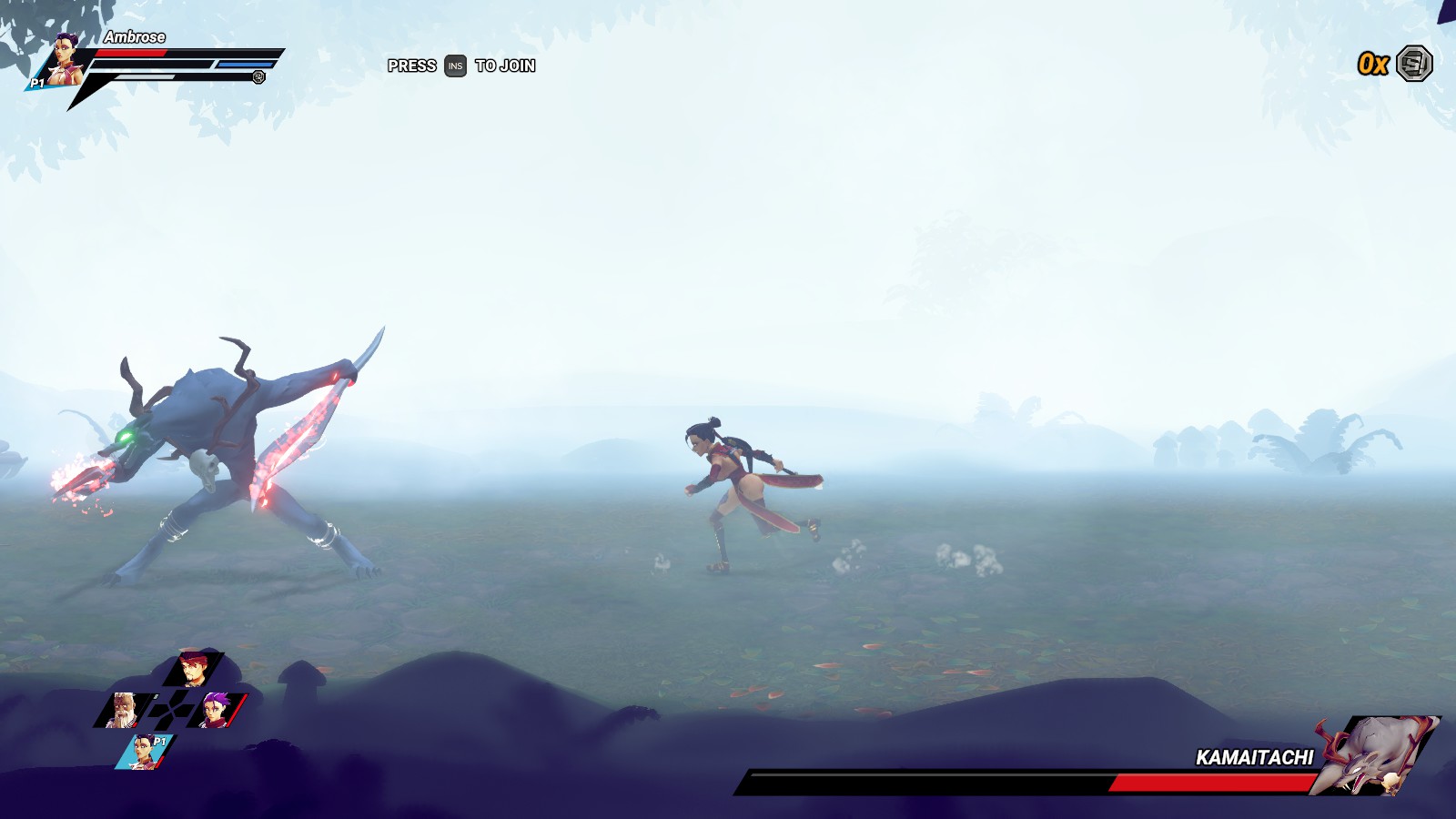Click the white-bearded elder's party portrait
The width and height of the screenshot is (1456, 819).
click(x=122, y=710)
